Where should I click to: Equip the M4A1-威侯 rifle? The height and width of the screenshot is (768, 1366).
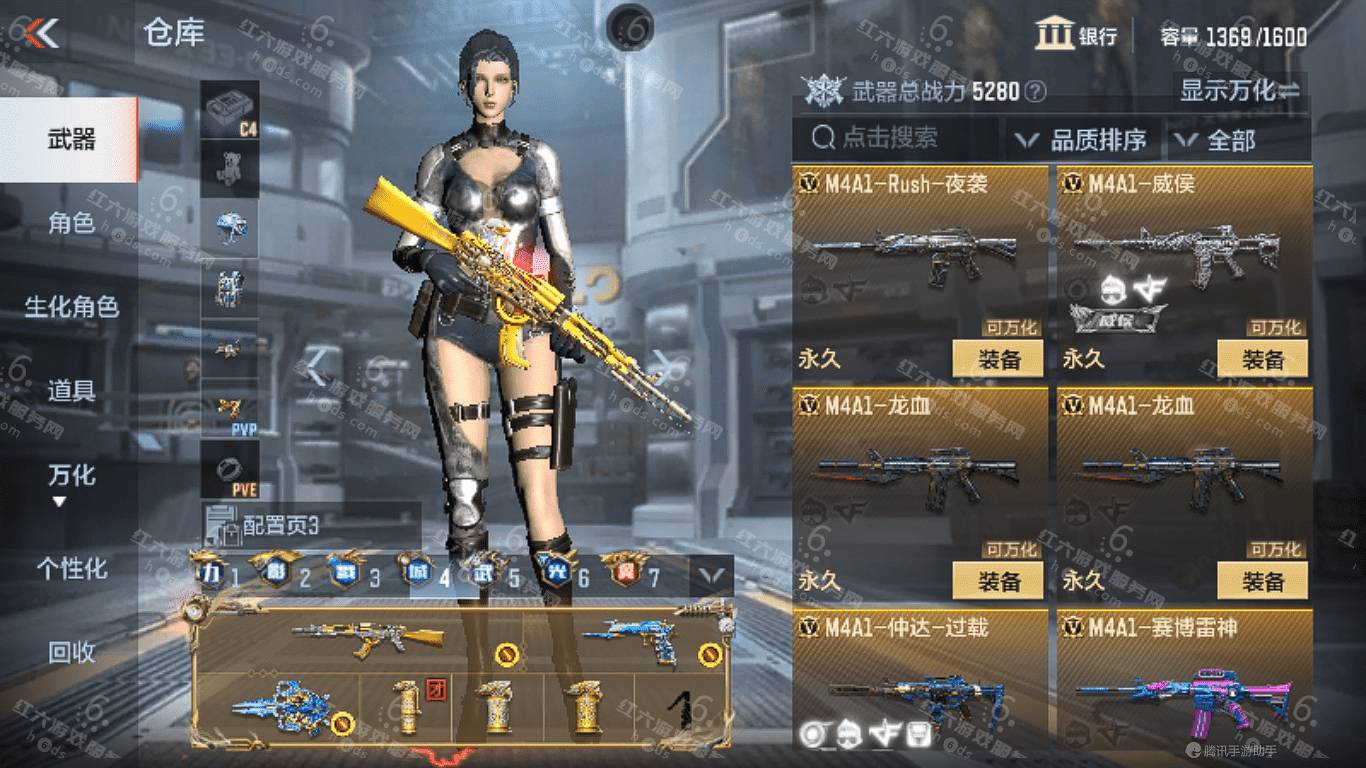(1262, 359)
